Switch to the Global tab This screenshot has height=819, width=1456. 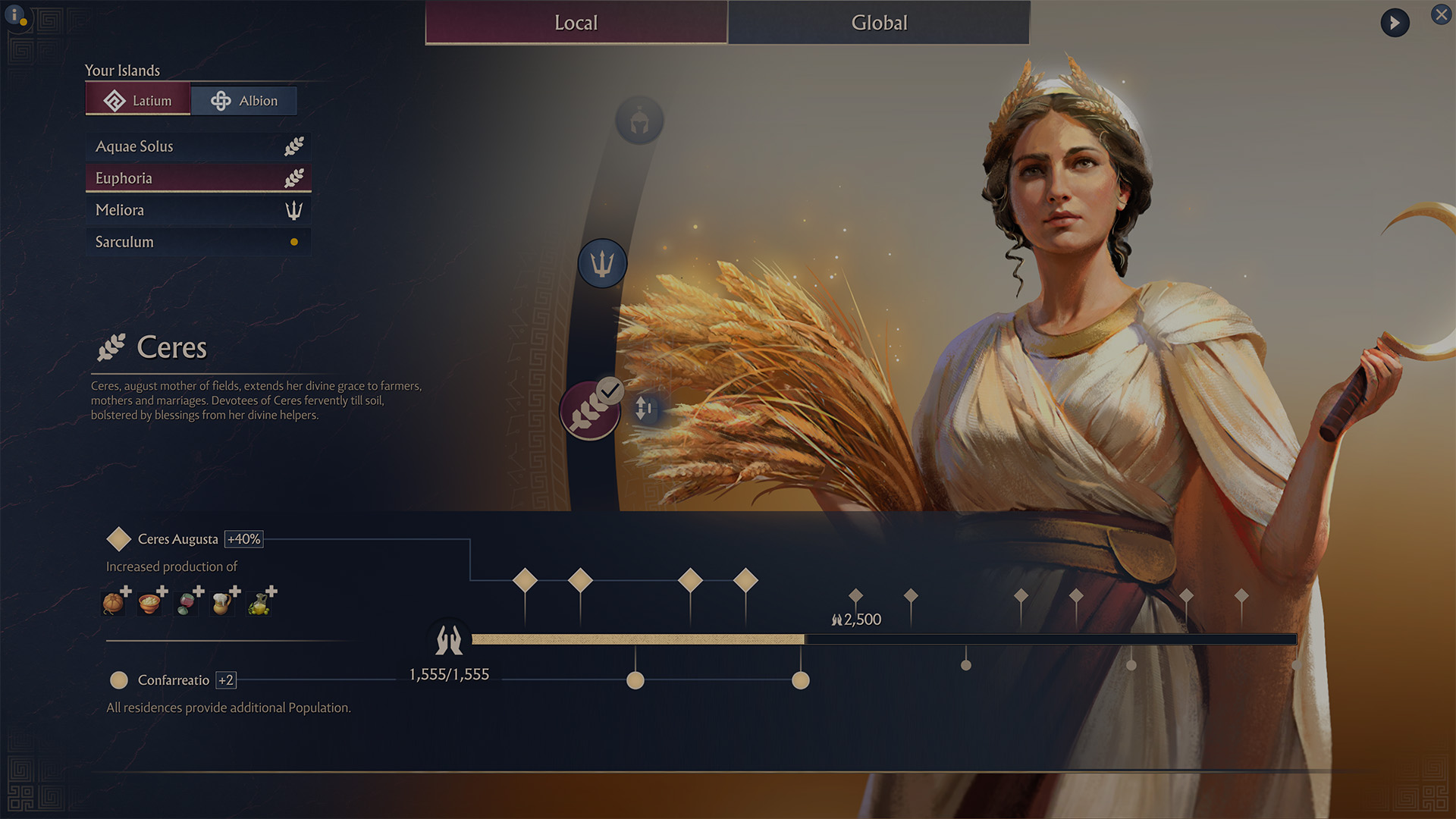(x=879, y=23)
